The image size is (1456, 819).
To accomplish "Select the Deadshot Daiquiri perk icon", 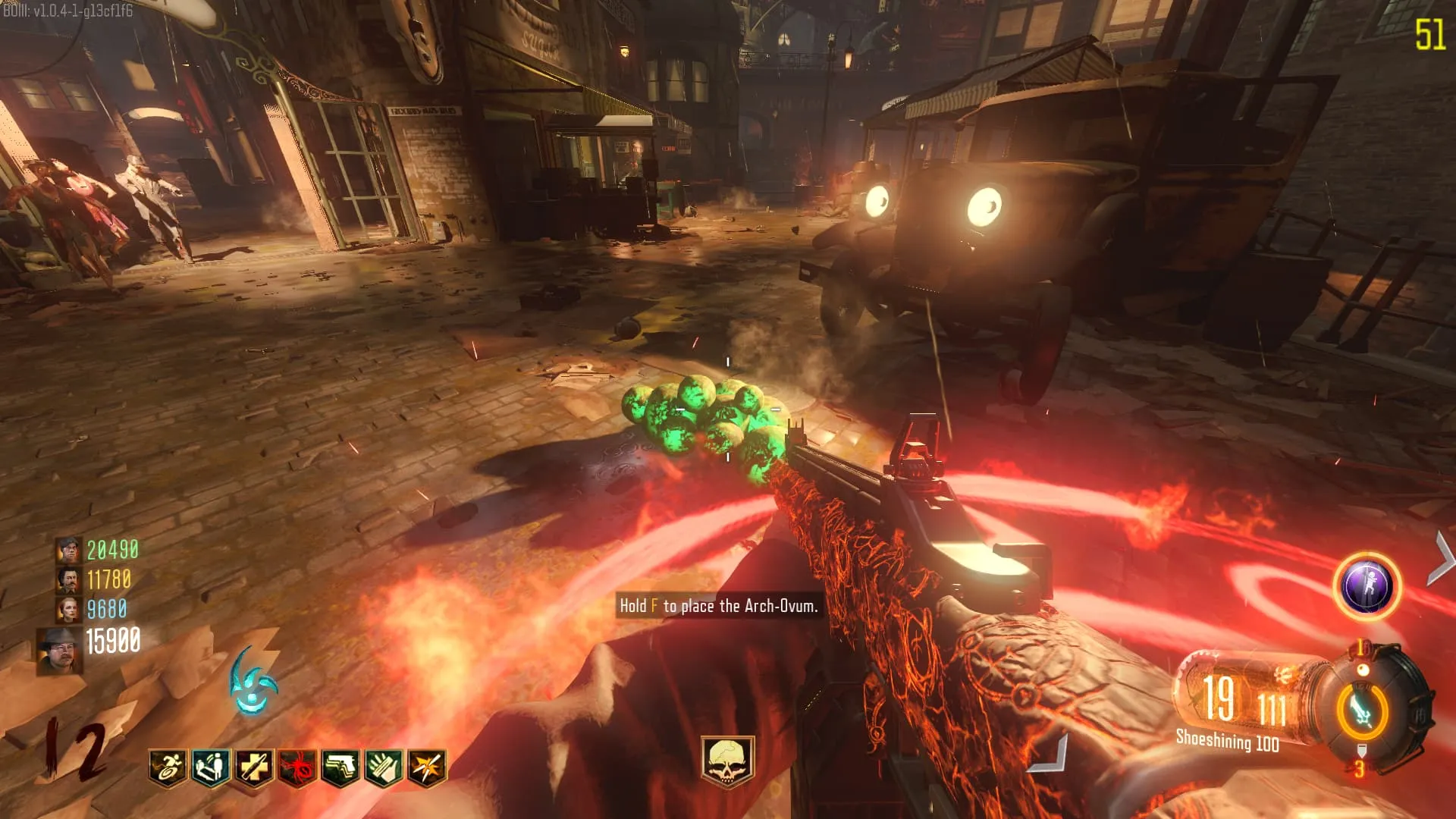I will (427, 767).
